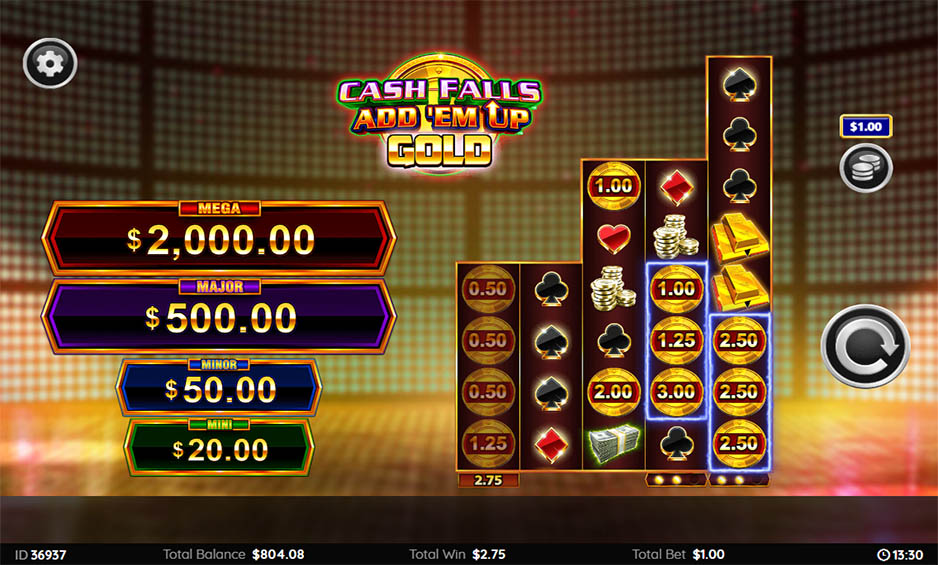The image size is (938, 565).
Task: Open the gear settings menu
Action: (x=49, y=64)
